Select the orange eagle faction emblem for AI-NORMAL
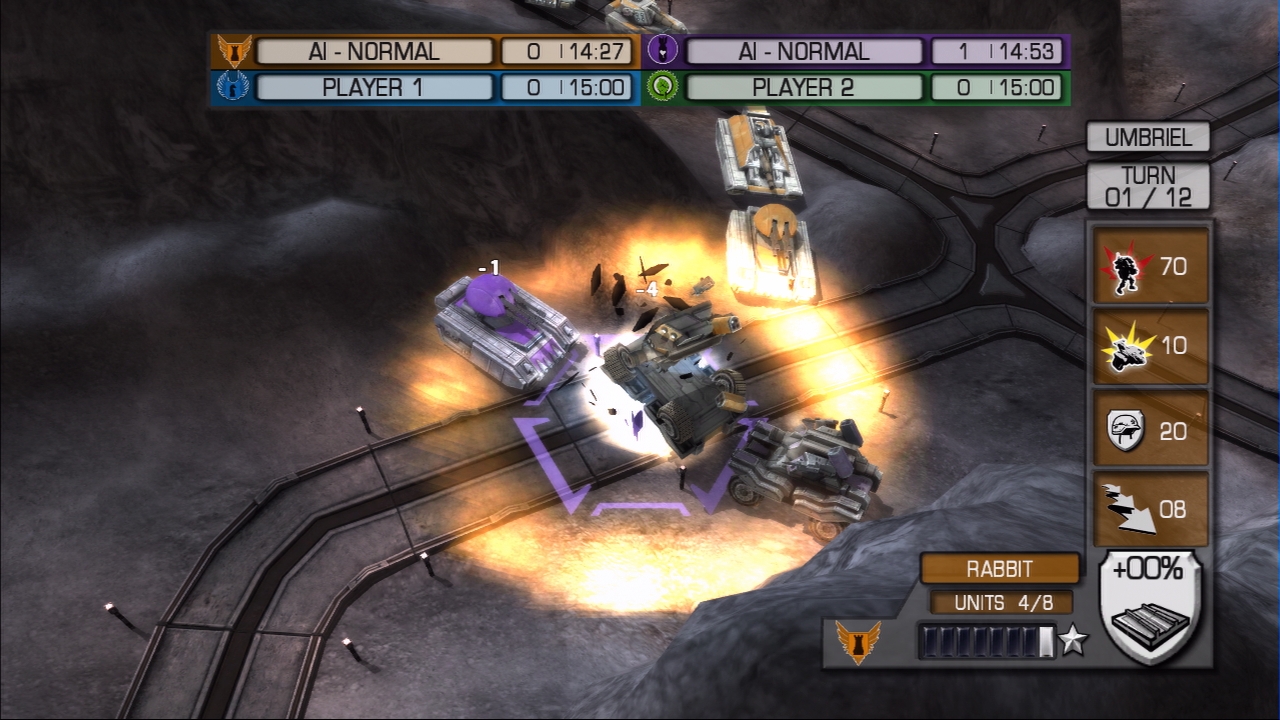 (232, 49)
